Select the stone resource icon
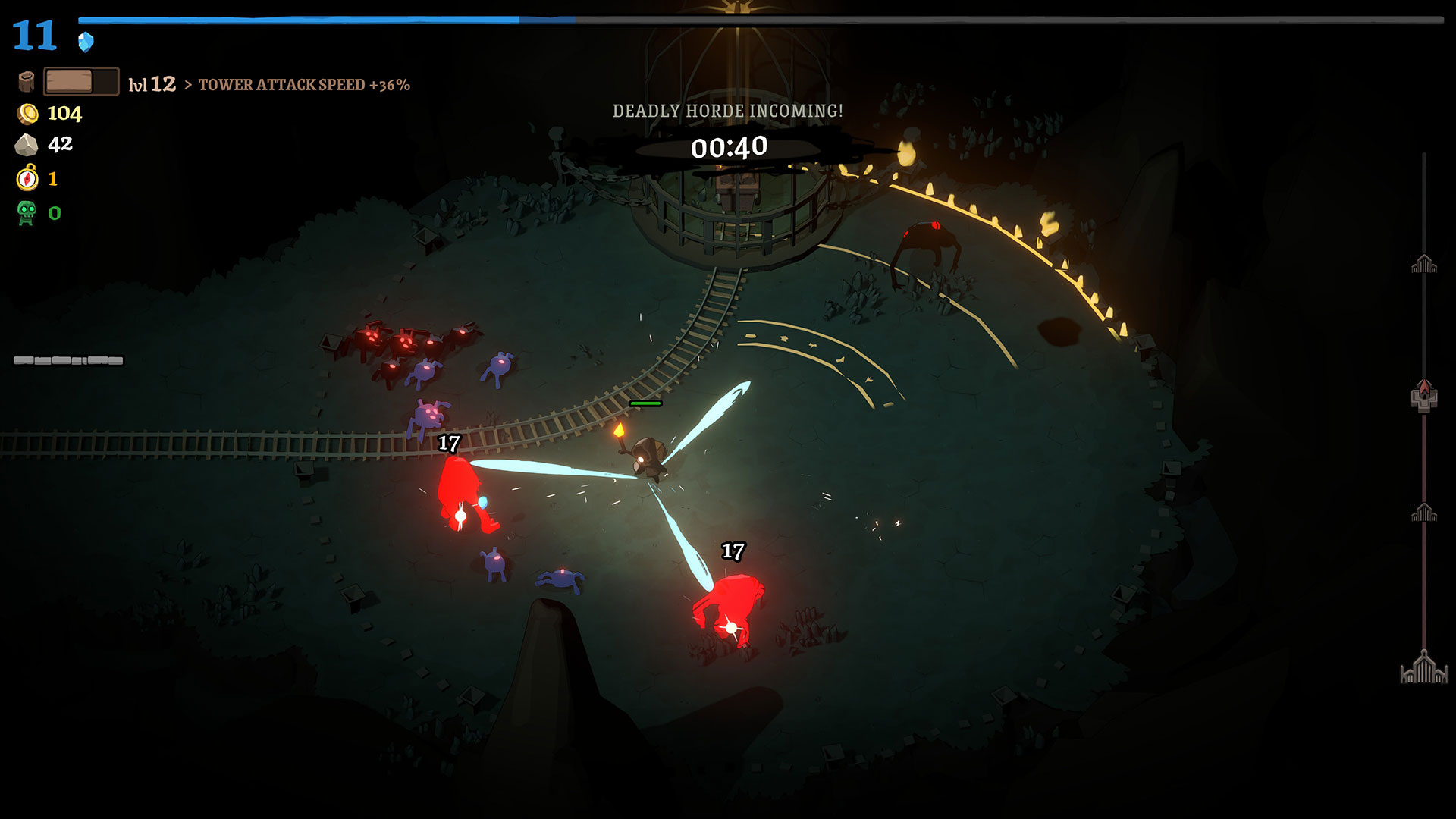This screenshot has width=1456, height=819. (27, 145)
